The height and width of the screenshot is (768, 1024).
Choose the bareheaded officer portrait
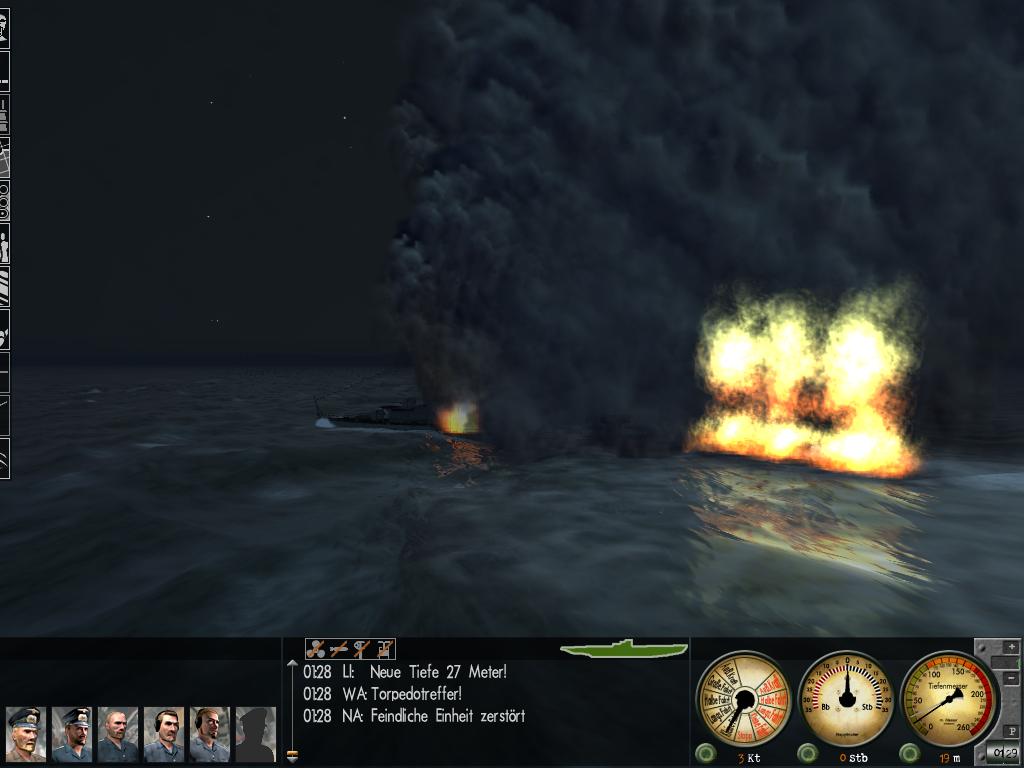[117, 734]
